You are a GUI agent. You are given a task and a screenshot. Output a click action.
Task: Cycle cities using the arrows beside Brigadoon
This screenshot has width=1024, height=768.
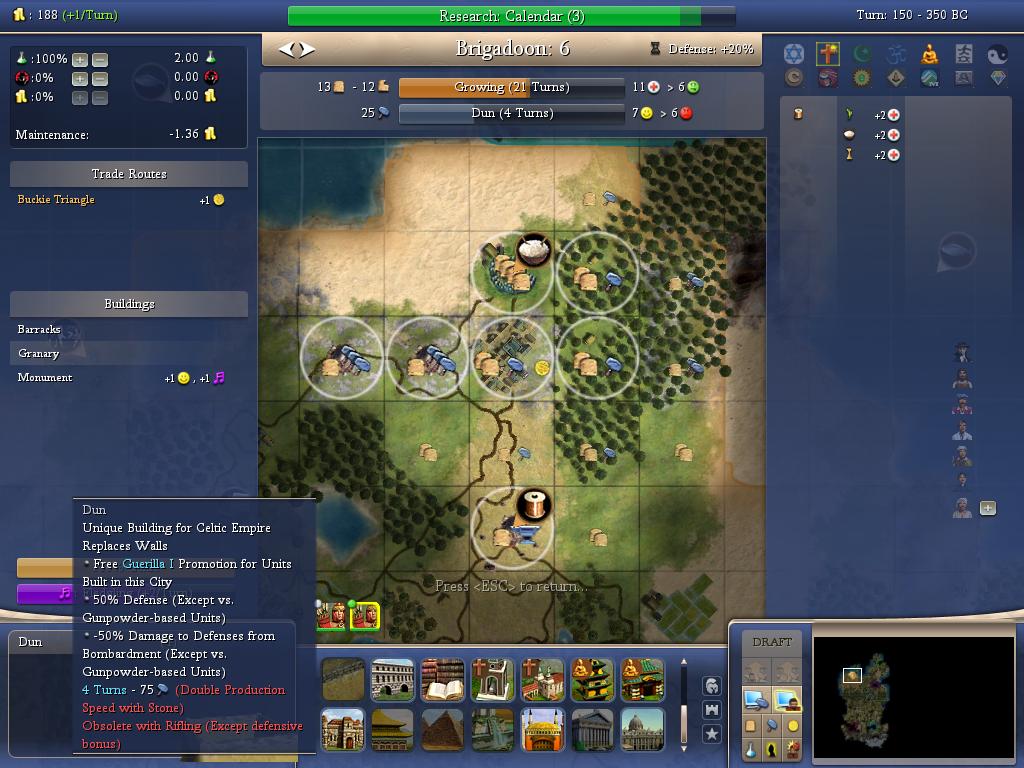pyautogui.click(x=296, y=49)
